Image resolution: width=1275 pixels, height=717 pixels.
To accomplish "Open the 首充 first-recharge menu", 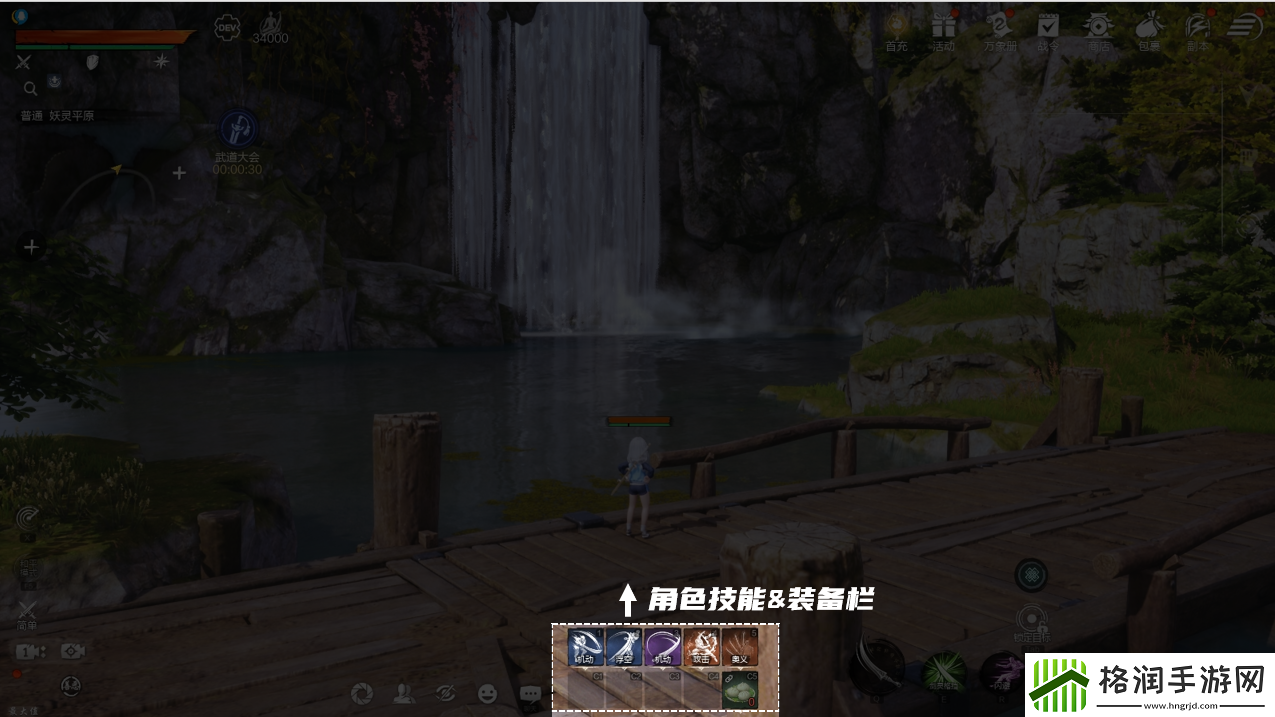I will tap(895, 27).
